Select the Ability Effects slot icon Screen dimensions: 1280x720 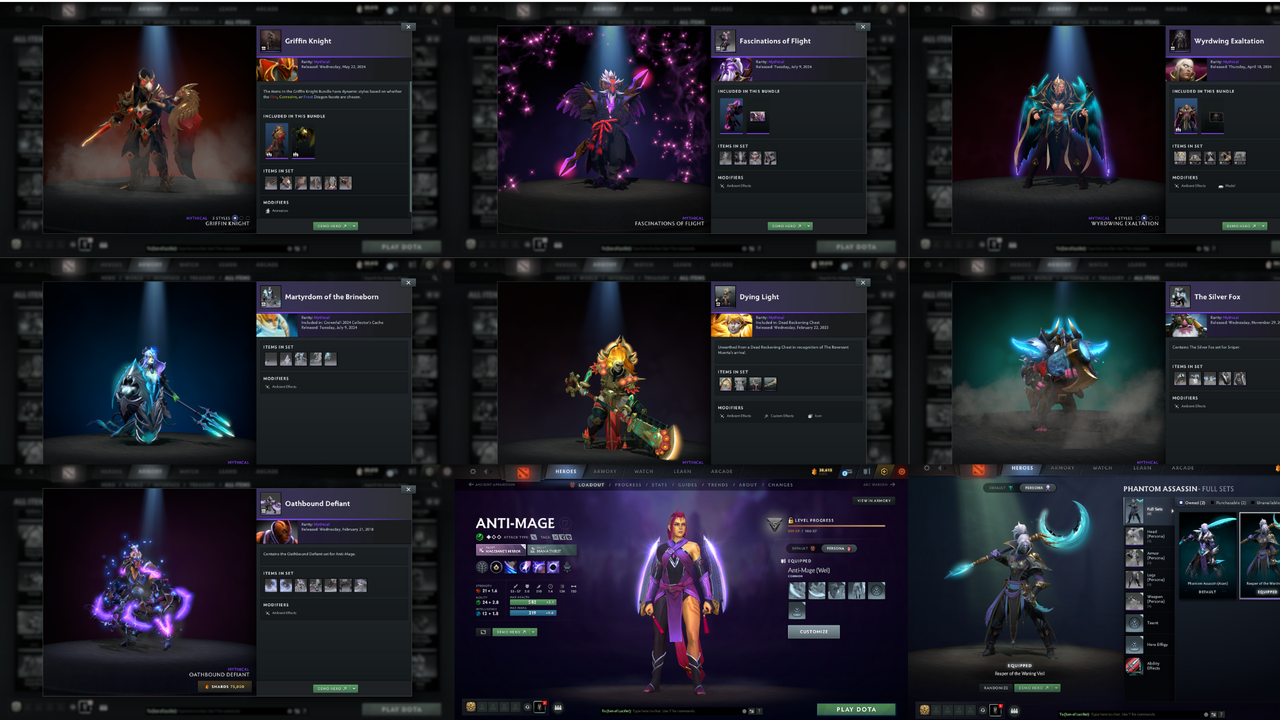(1133, 666)
